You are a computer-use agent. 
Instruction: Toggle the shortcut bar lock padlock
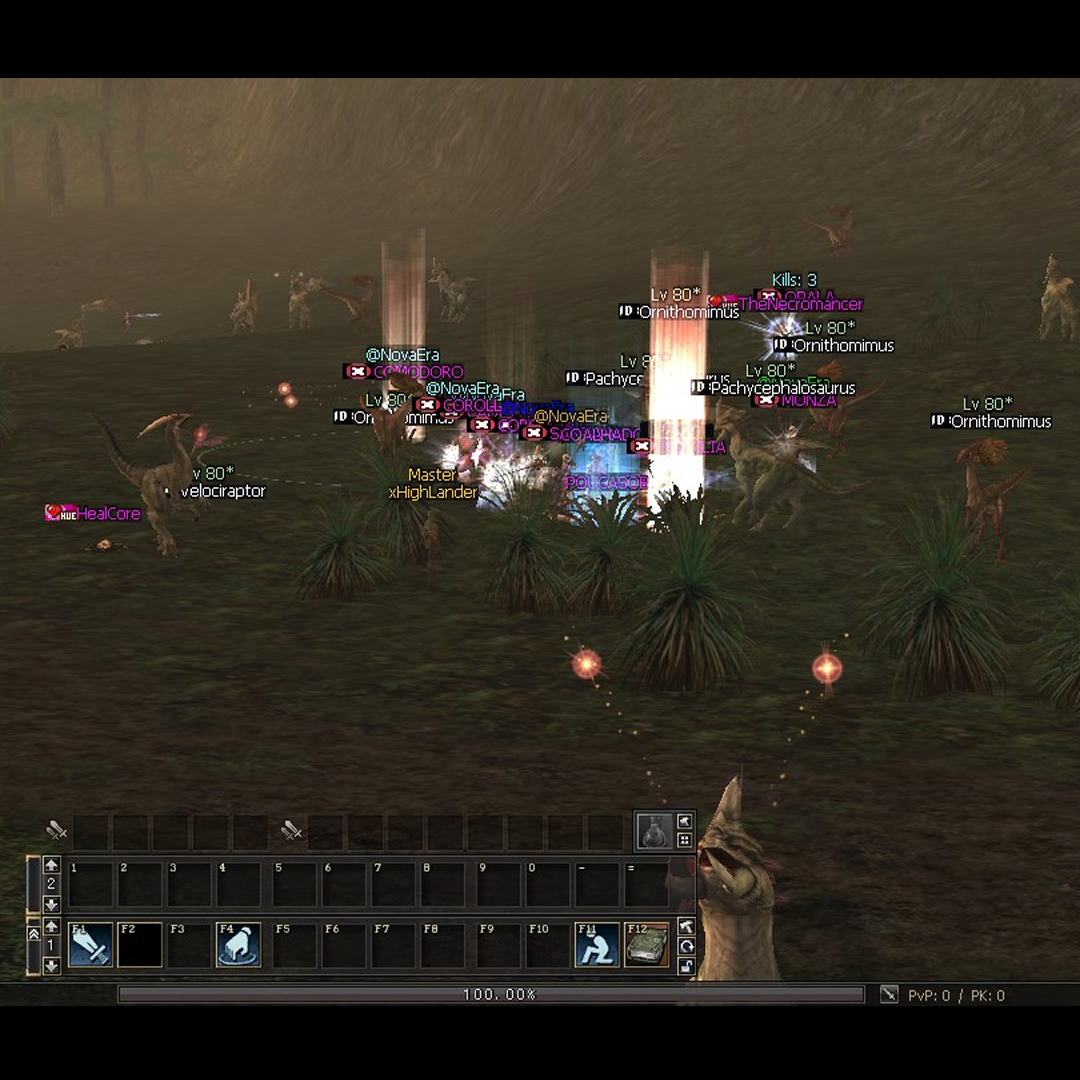pos(686,965)
